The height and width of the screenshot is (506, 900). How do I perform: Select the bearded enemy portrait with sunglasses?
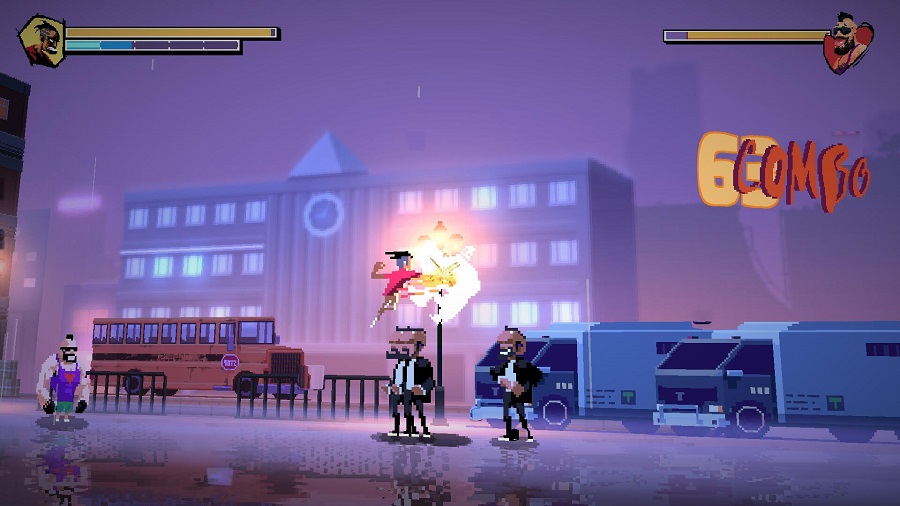(847, 43)
